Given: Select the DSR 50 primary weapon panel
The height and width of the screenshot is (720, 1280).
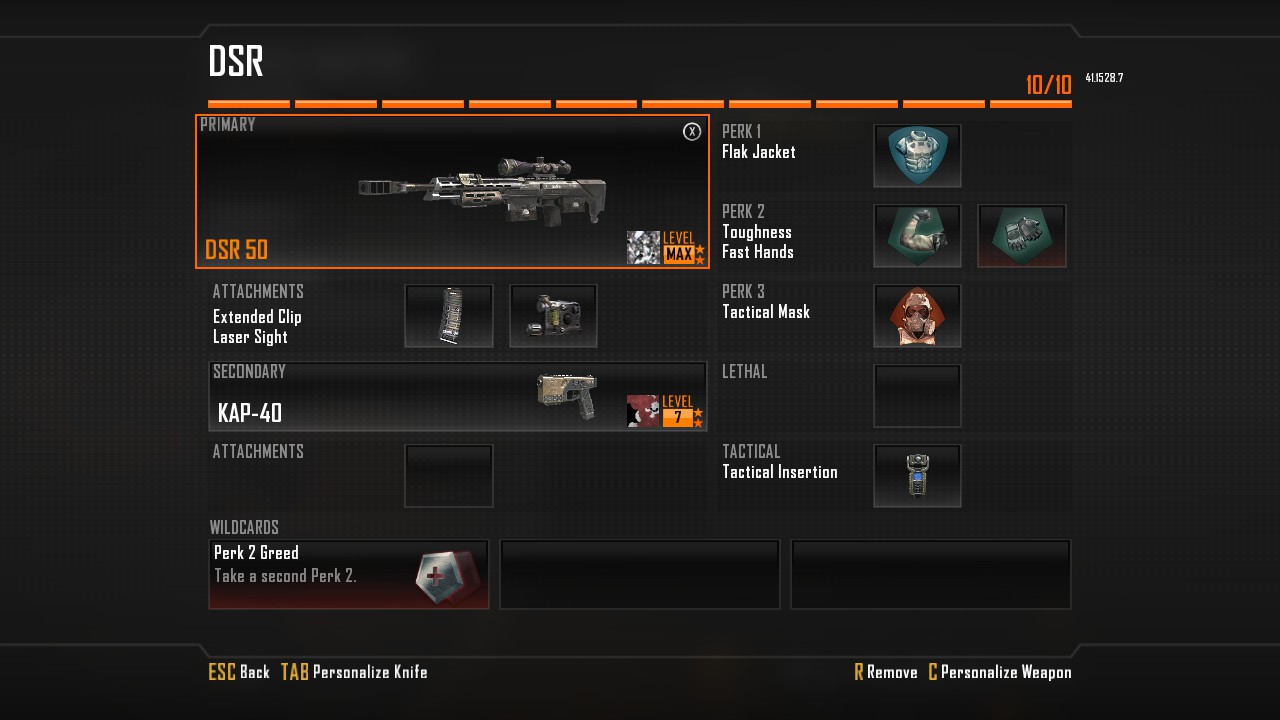Looking at the screenshot, I should (452, 192).
